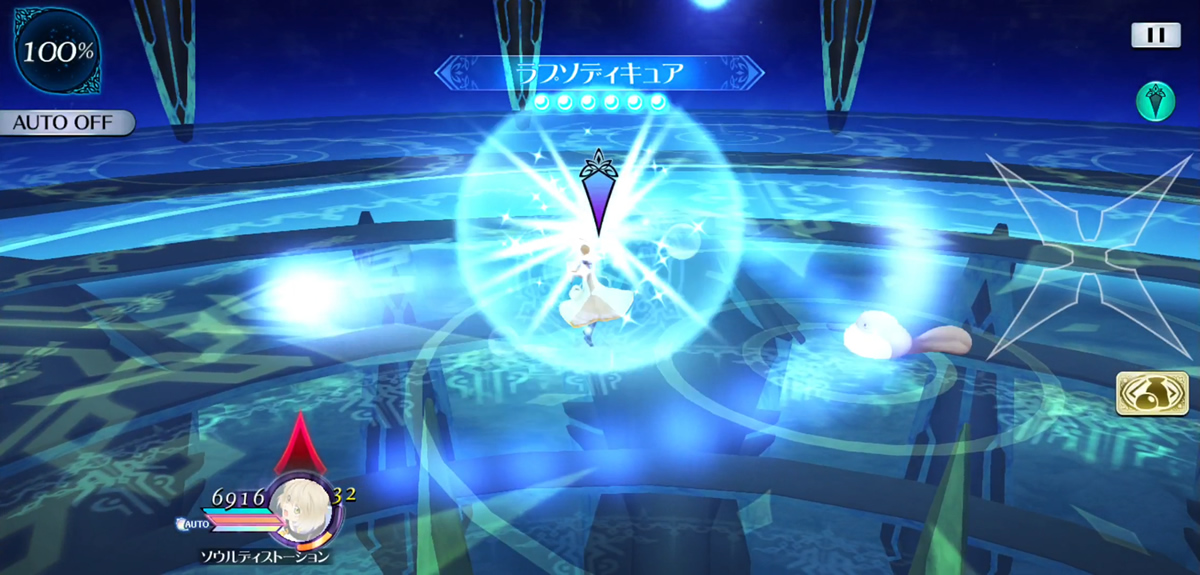Viewport: 1200px width, 575px height.
Task: Pause the battle
Action: [x=1155, y=35]
